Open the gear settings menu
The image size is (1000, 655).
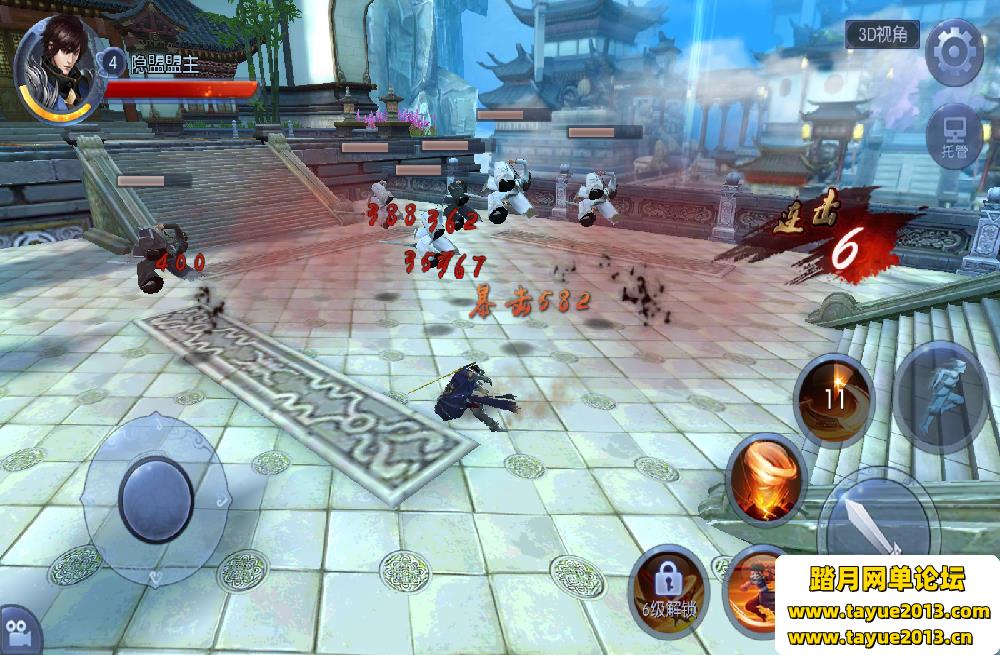click(x=953, y=50)
